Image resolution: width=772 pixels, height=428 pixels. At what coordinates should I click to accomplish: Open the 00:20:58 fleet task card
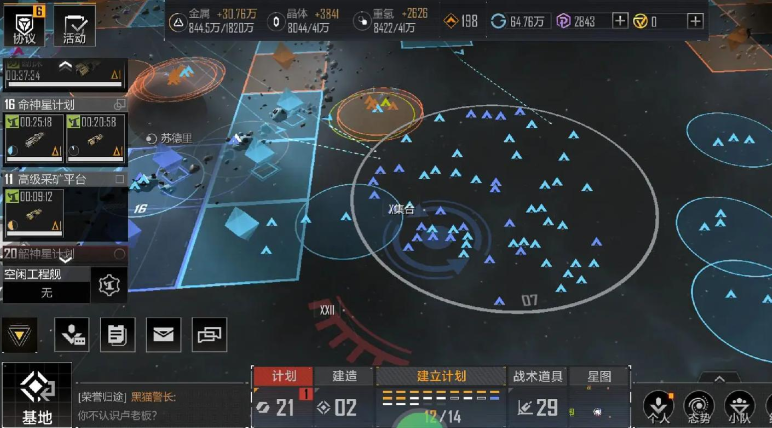(x=94, y=138)
